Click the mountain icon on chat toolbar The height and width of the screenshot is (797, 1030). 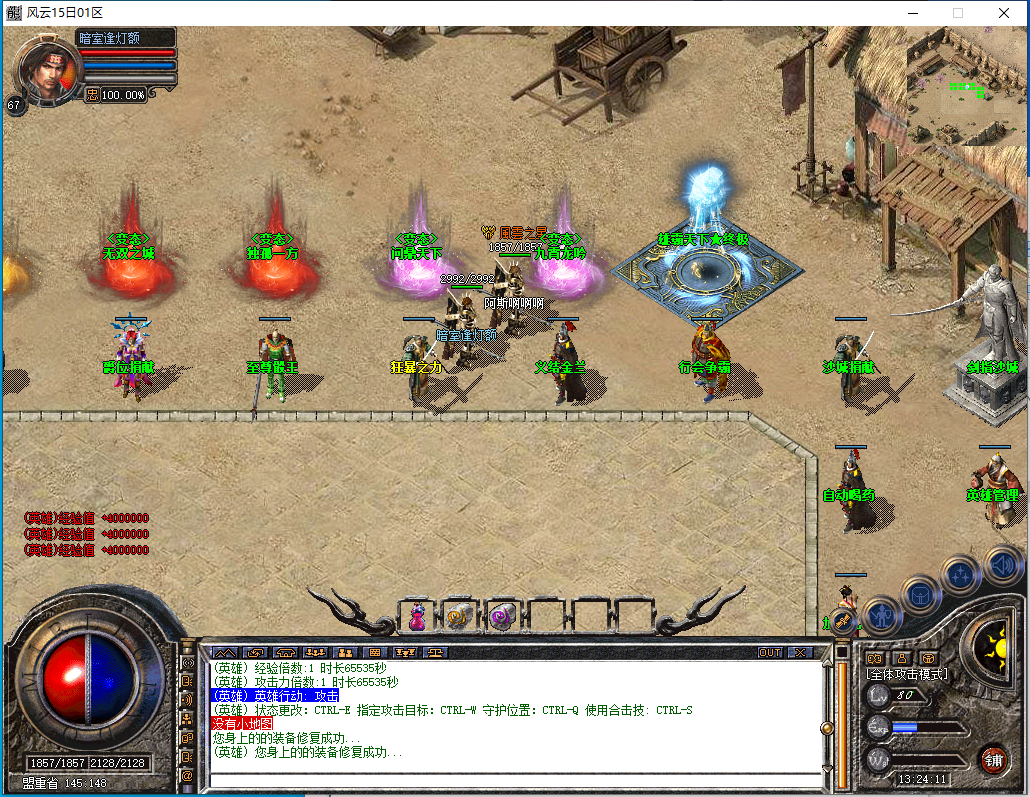[224, 652]
